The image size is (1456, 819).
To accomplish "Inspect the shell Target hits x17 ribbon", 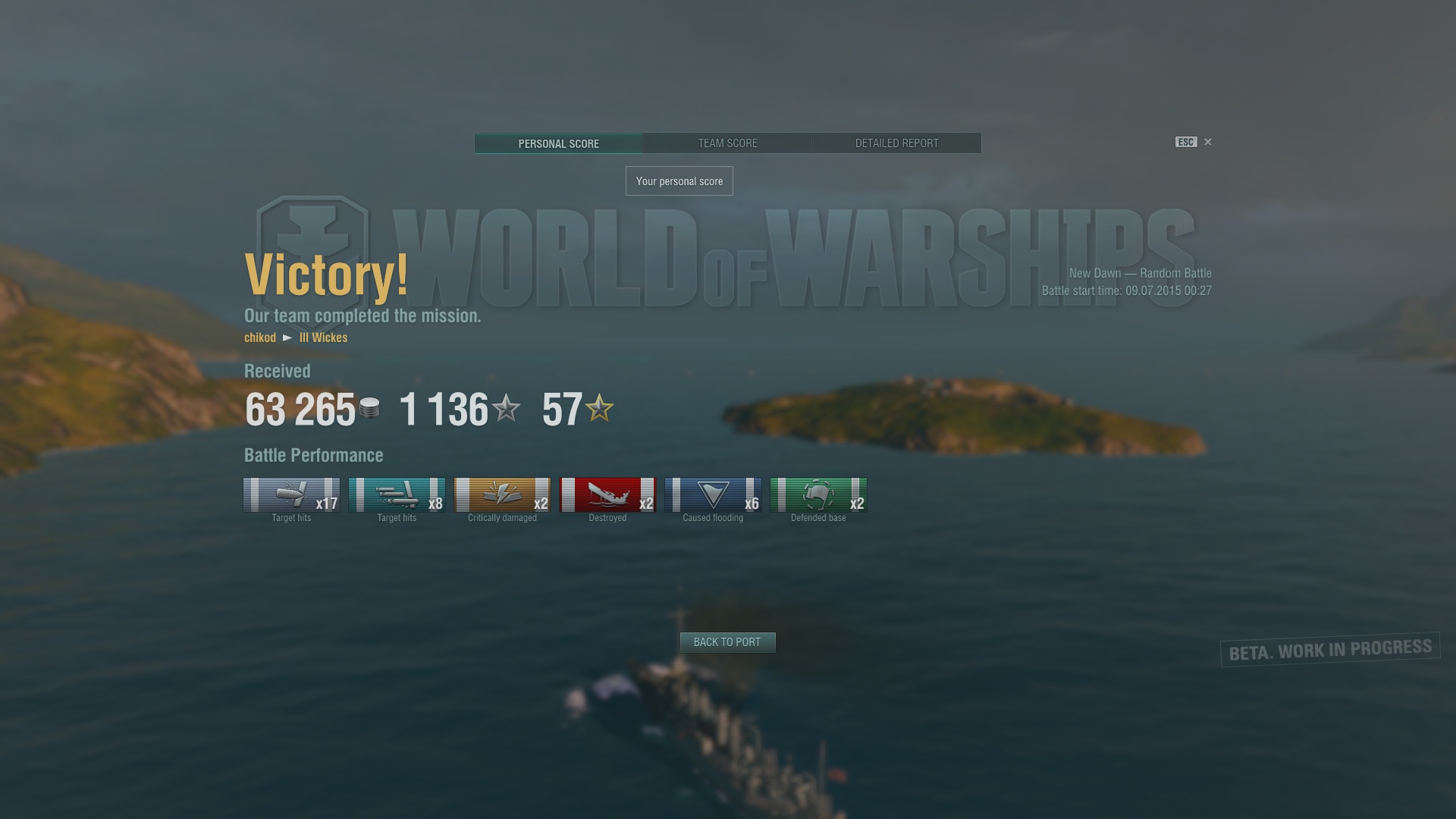I will pos(291,495).
